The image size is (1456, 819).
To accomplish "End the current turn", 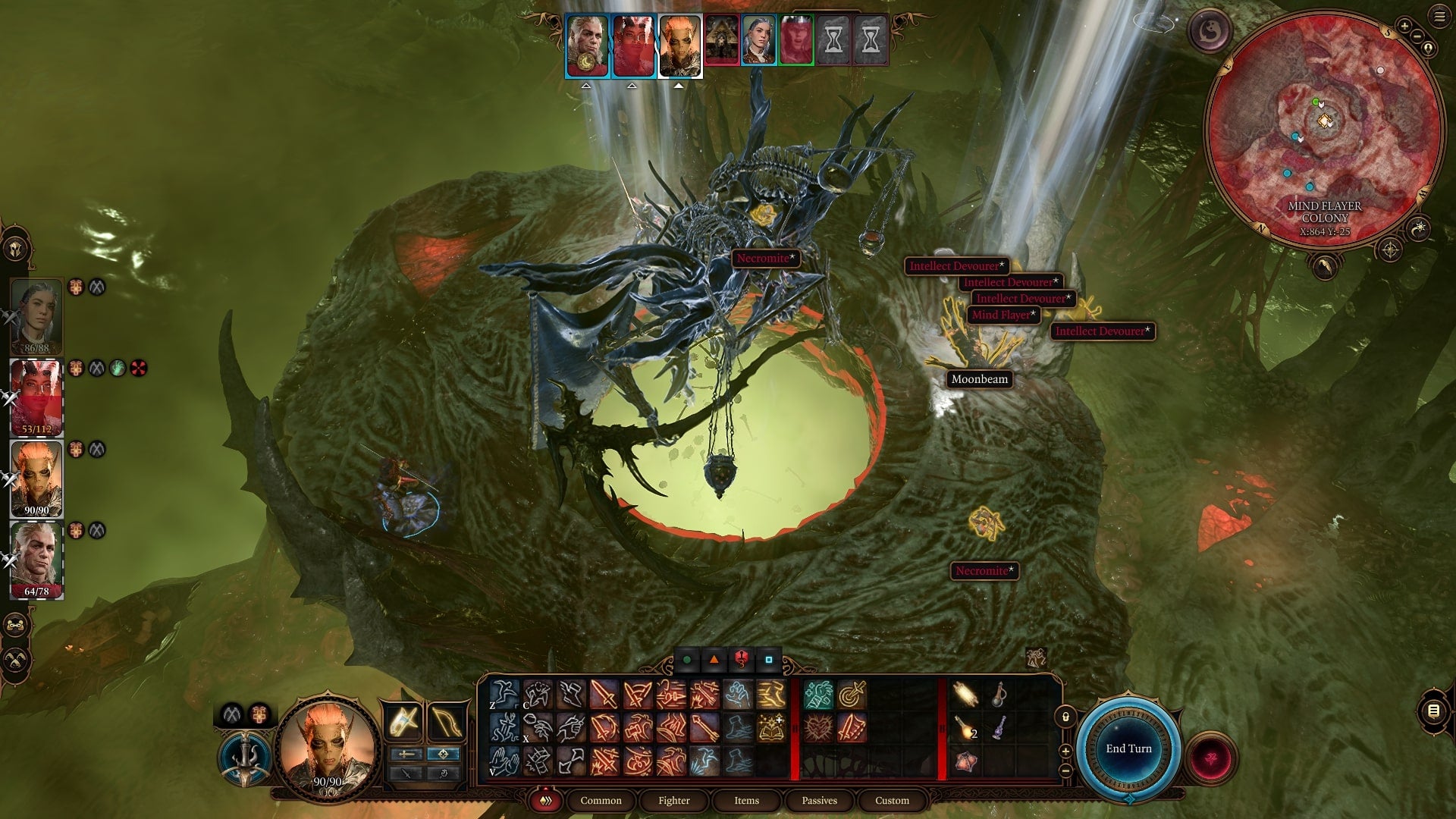I will 1128,748.
